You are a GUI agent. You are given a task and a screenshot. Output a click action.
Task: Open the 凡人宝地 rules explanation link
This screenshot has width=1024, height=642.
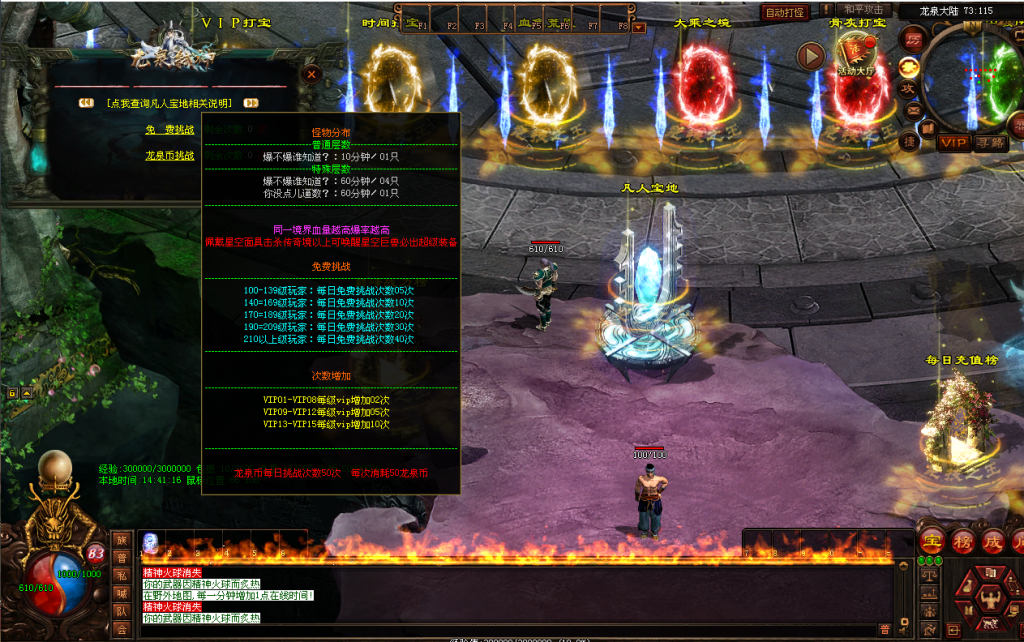tap(169, 102)
